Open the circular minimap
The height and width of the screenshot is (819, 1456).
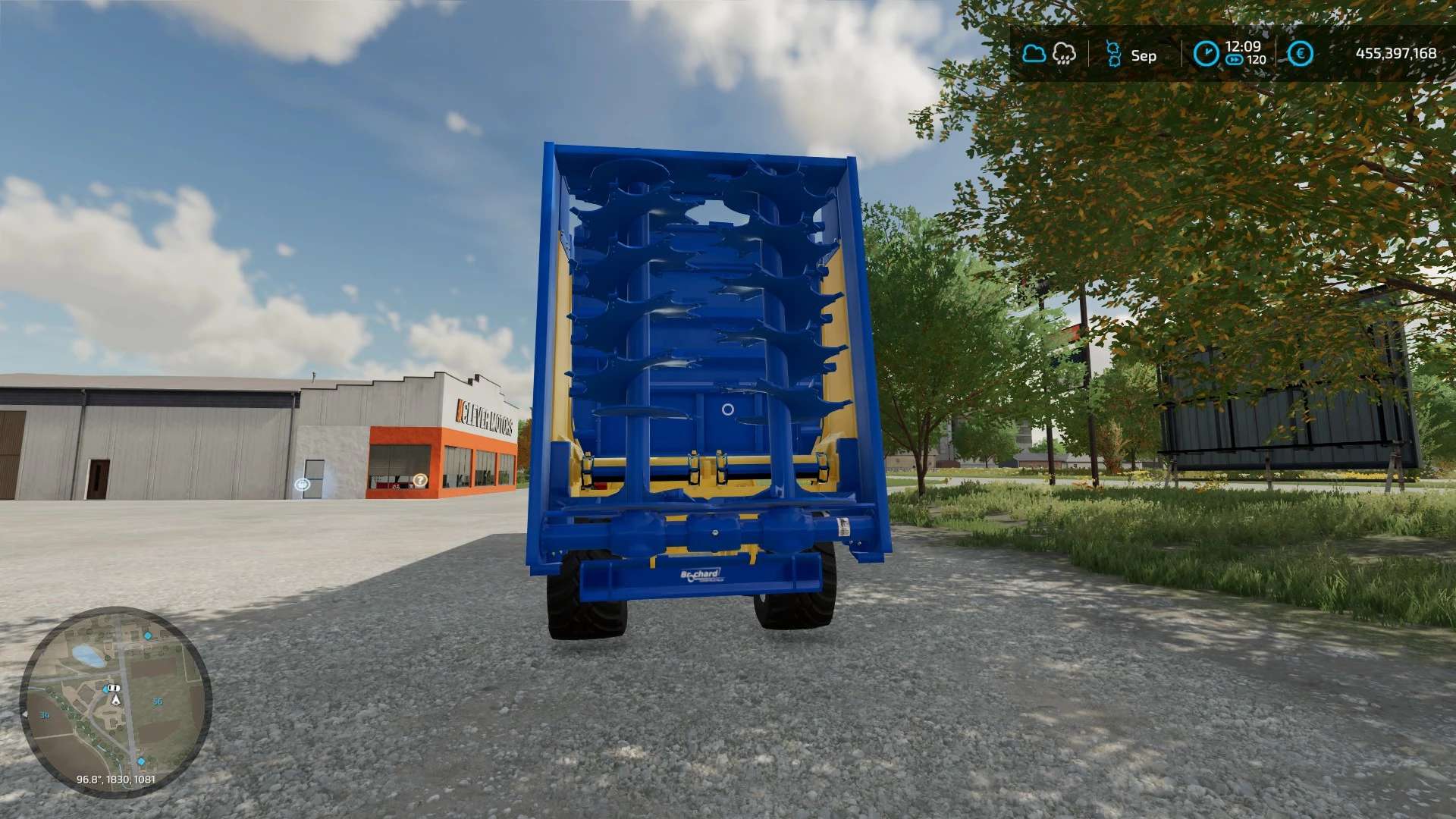coord(115,701)
